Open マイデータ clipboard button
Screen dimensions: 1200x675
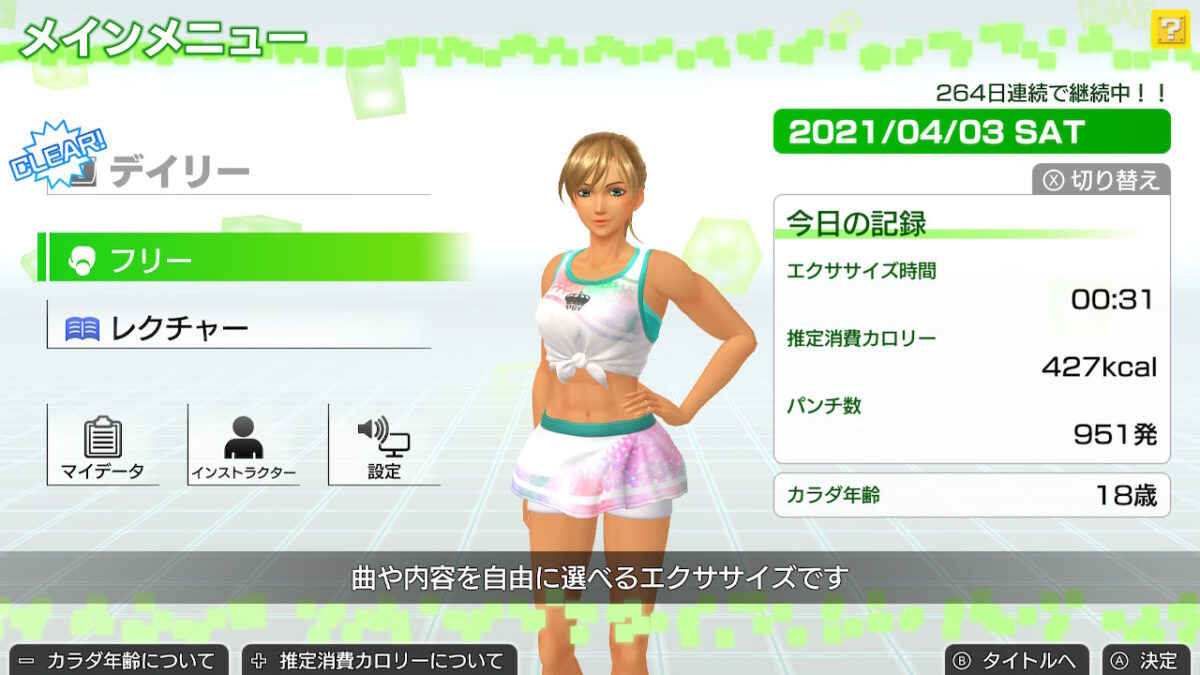point(103,445)
